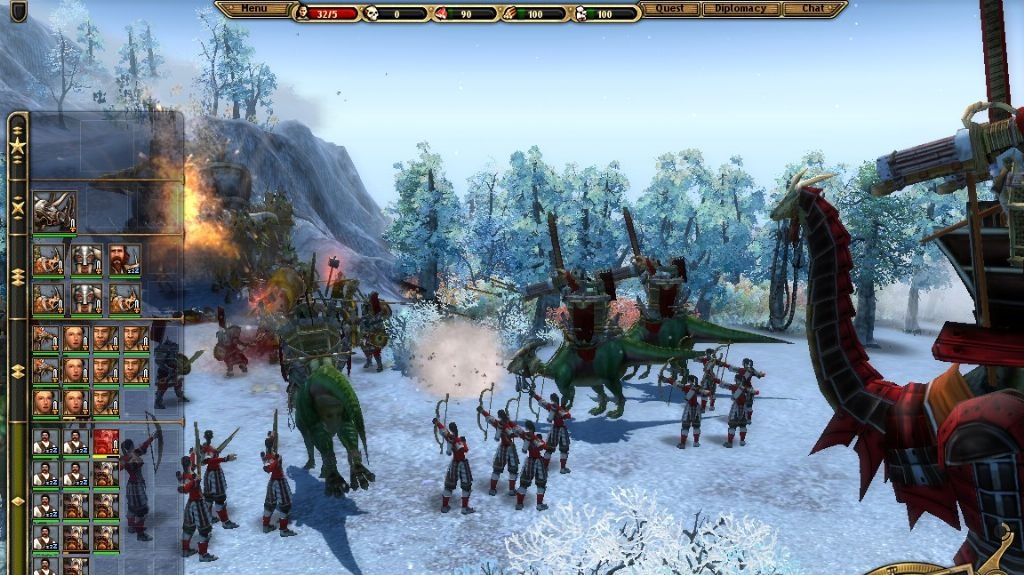Open the Diplomacy panel
This screenshot has width=1024, height=575.
tap(740, 9)
